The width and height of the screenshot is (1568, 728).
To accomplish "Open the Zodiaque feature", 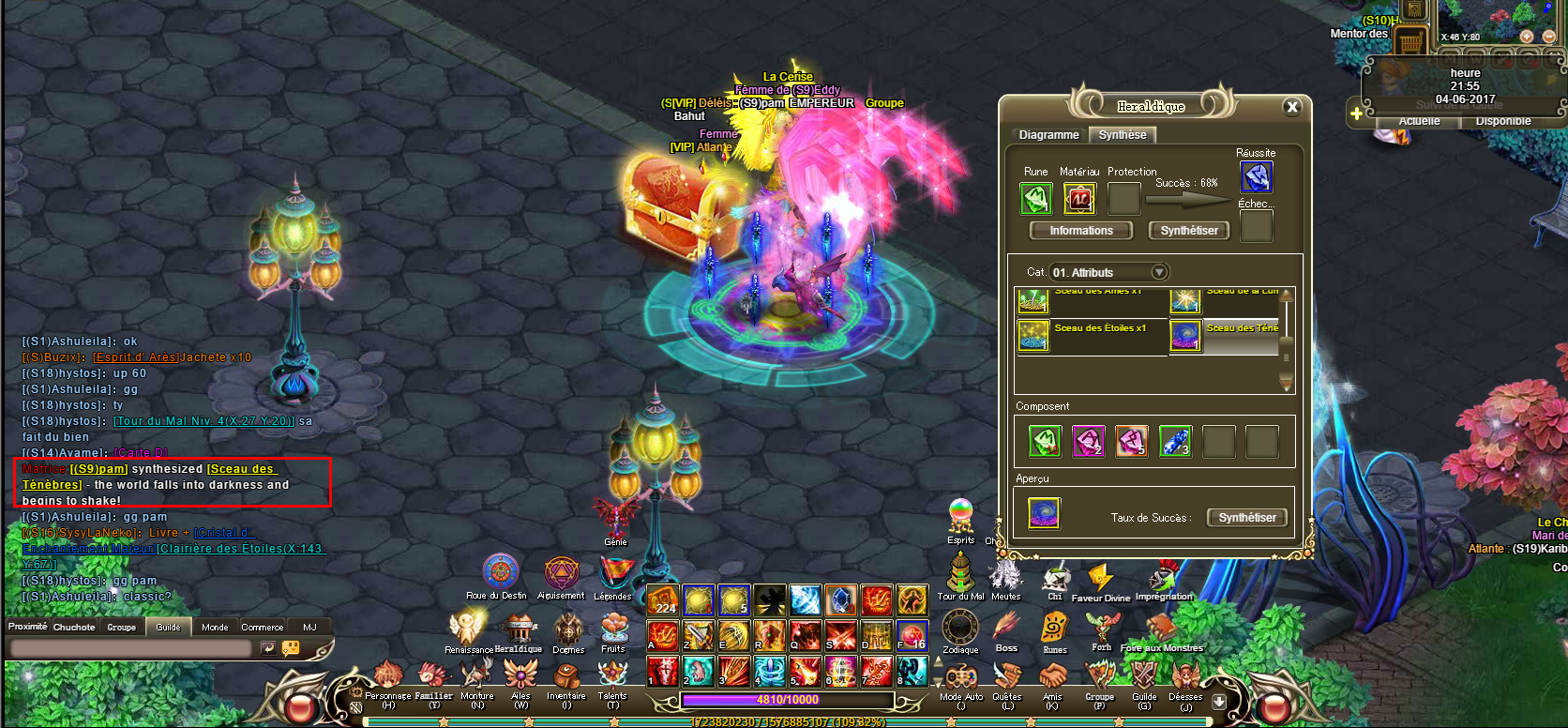I will pos(960,627).
